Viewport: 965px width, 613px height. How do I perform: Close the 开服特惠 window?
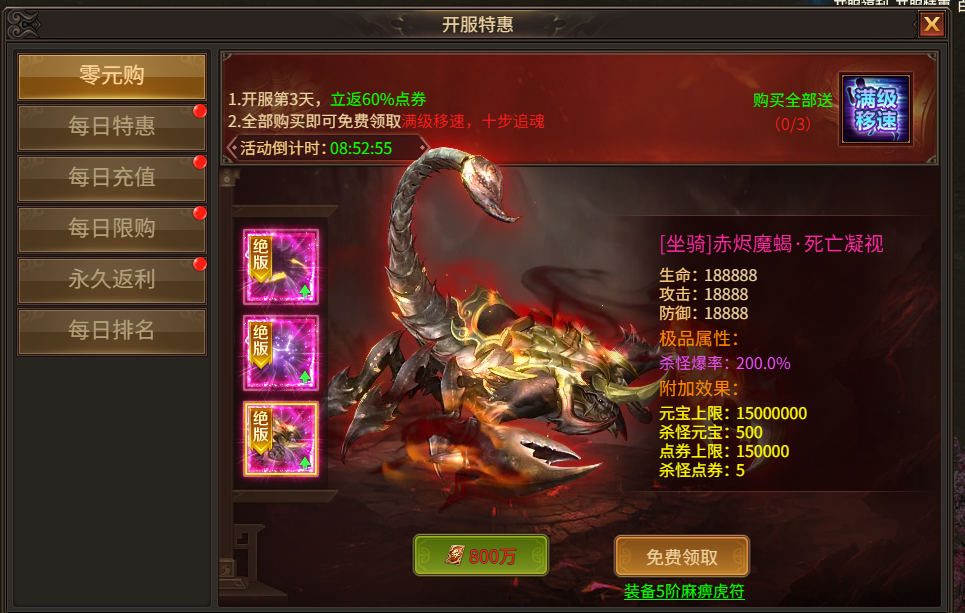[x=932, y=25]
